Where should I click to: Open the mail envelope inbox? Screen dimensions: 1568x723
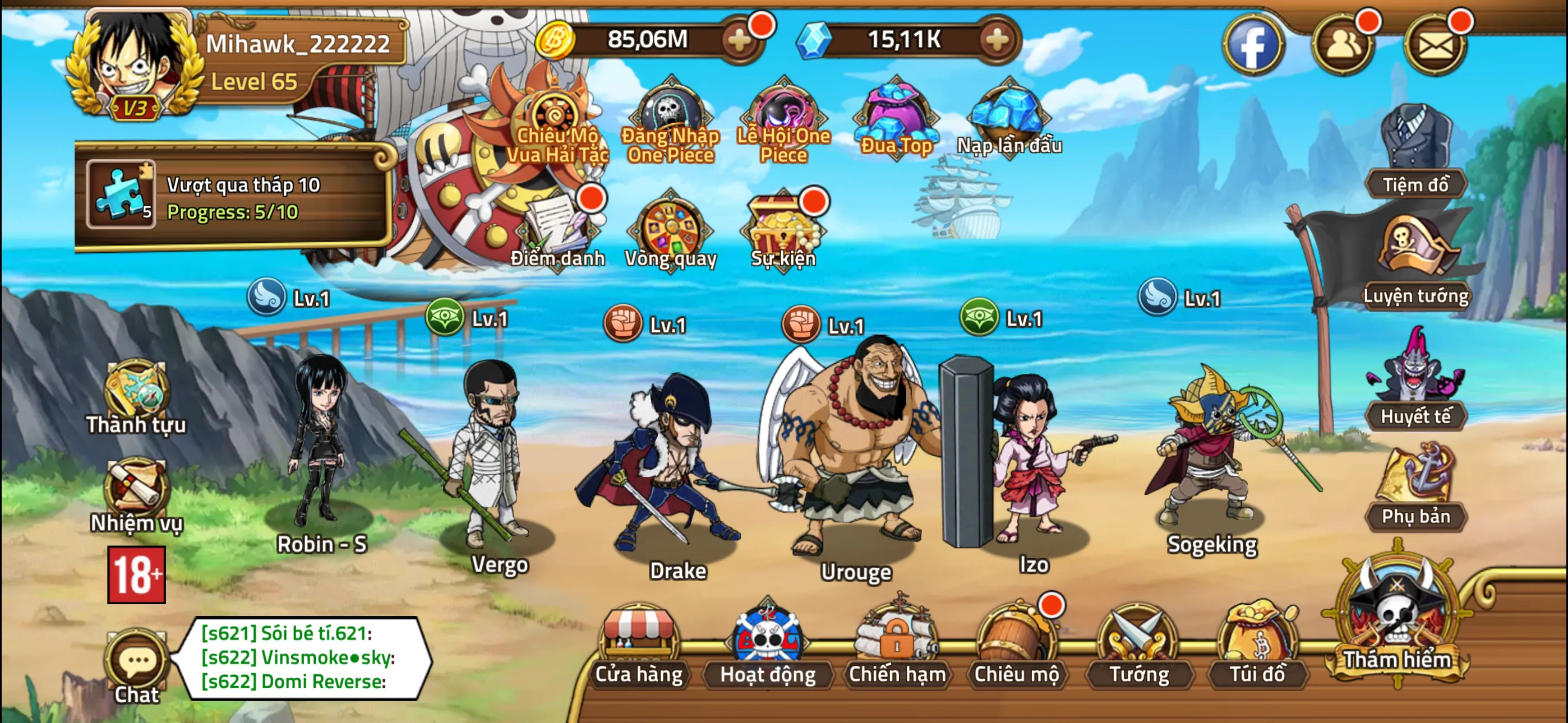pos(1435,44)
